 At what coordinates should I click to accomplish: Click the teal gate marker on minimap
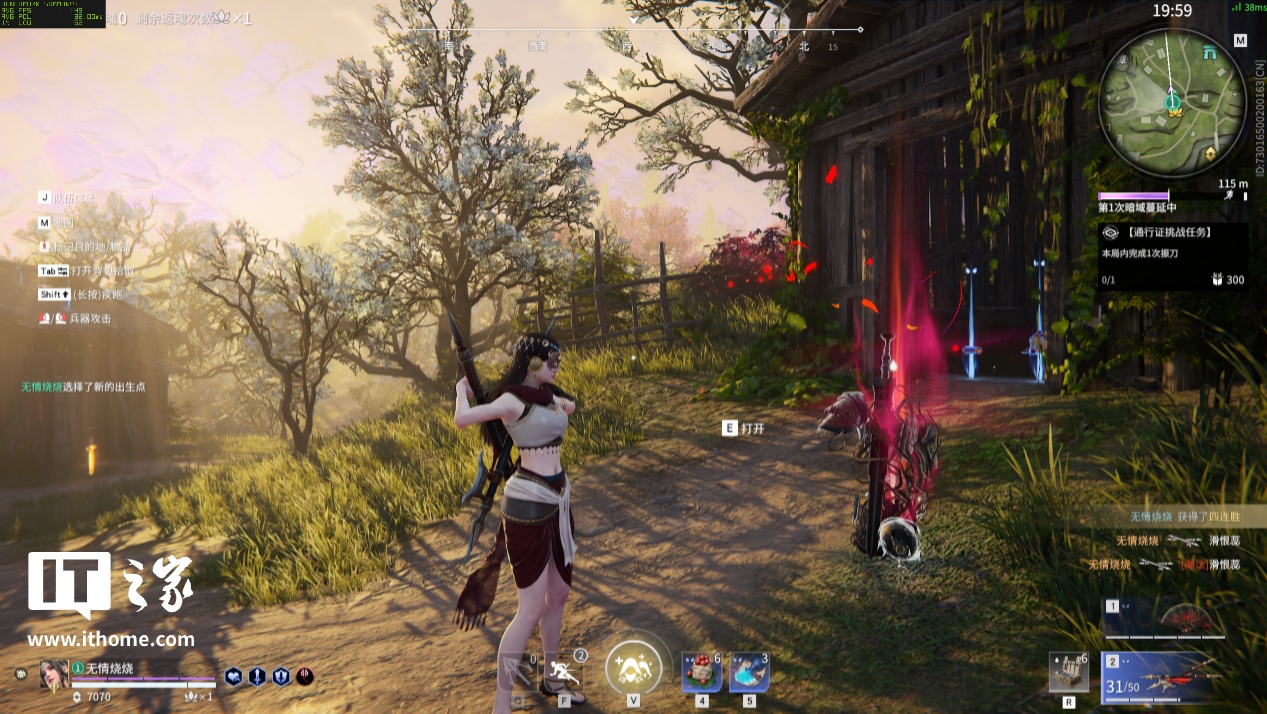[1211, 52]
